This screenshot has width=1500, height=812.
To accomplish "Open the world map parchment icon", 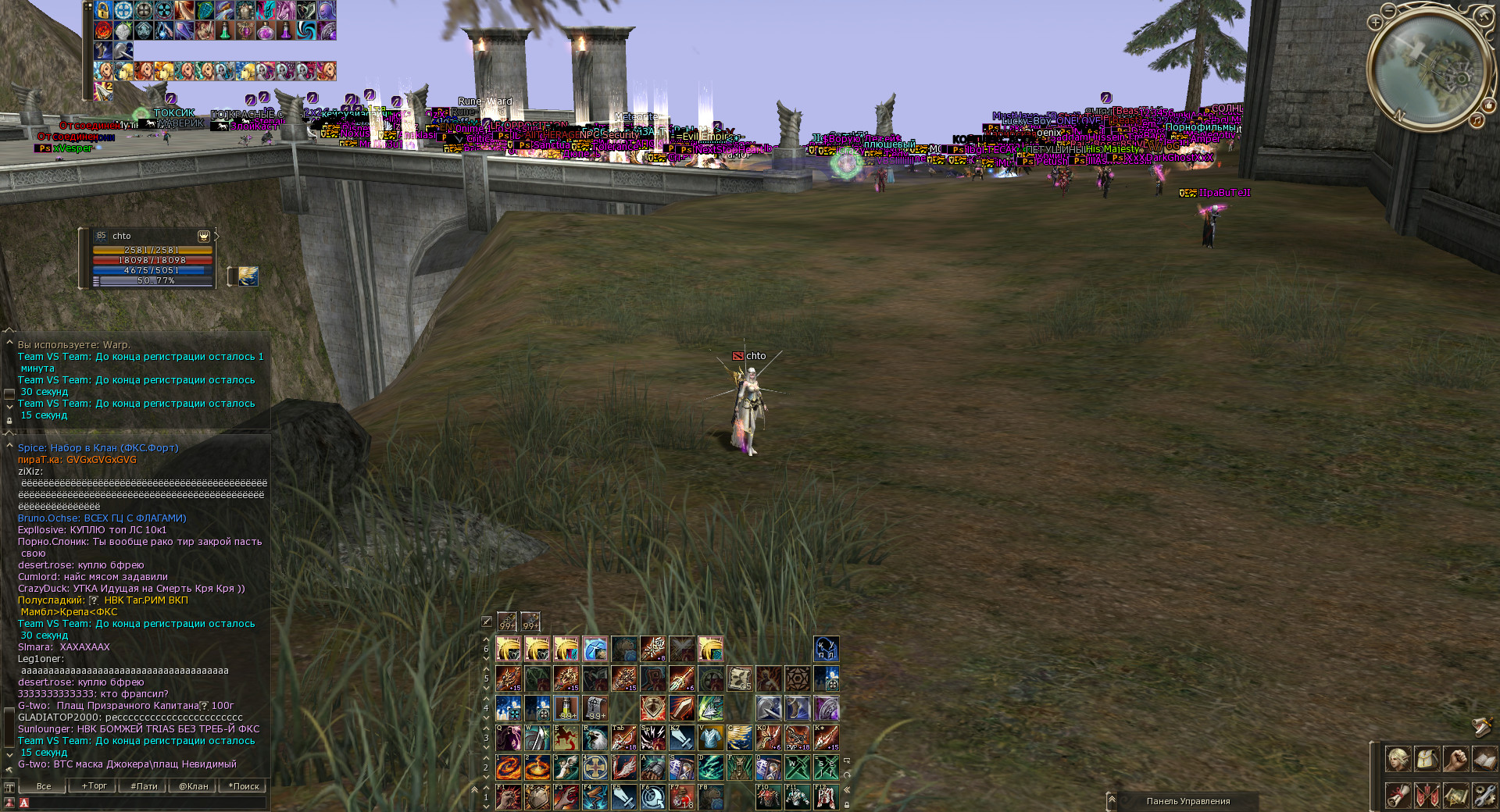I will pos(1455,796).
